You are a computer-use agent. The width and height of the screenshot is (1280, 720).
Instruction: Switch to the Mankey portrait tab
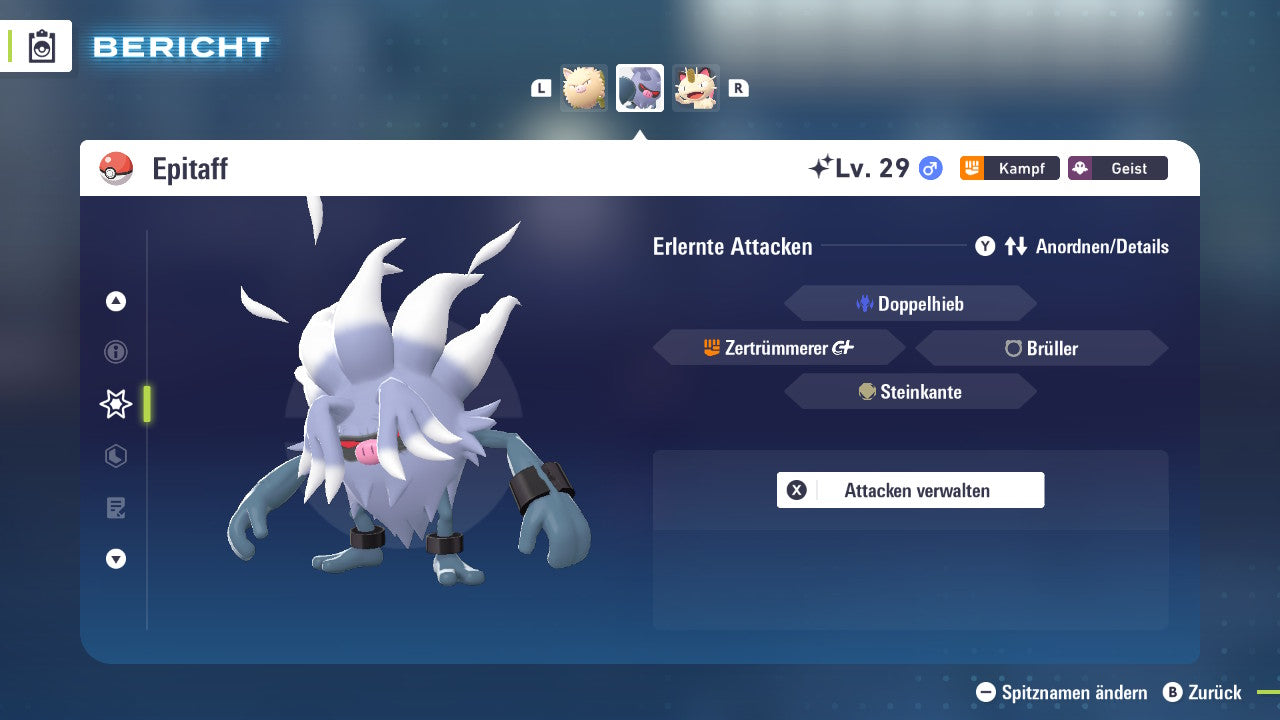point(583,88)
